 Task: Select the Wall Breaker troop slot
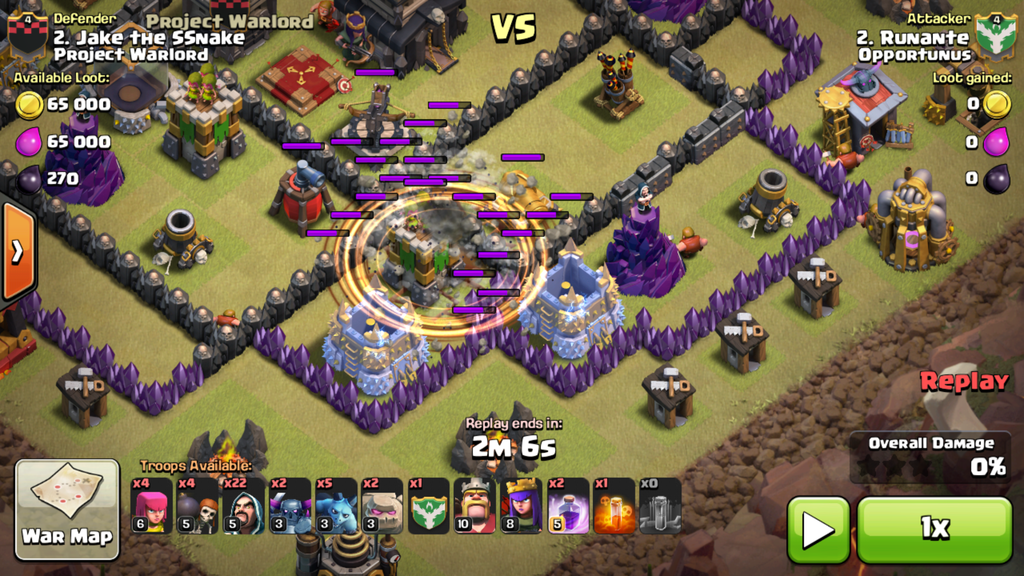(198, 506)
